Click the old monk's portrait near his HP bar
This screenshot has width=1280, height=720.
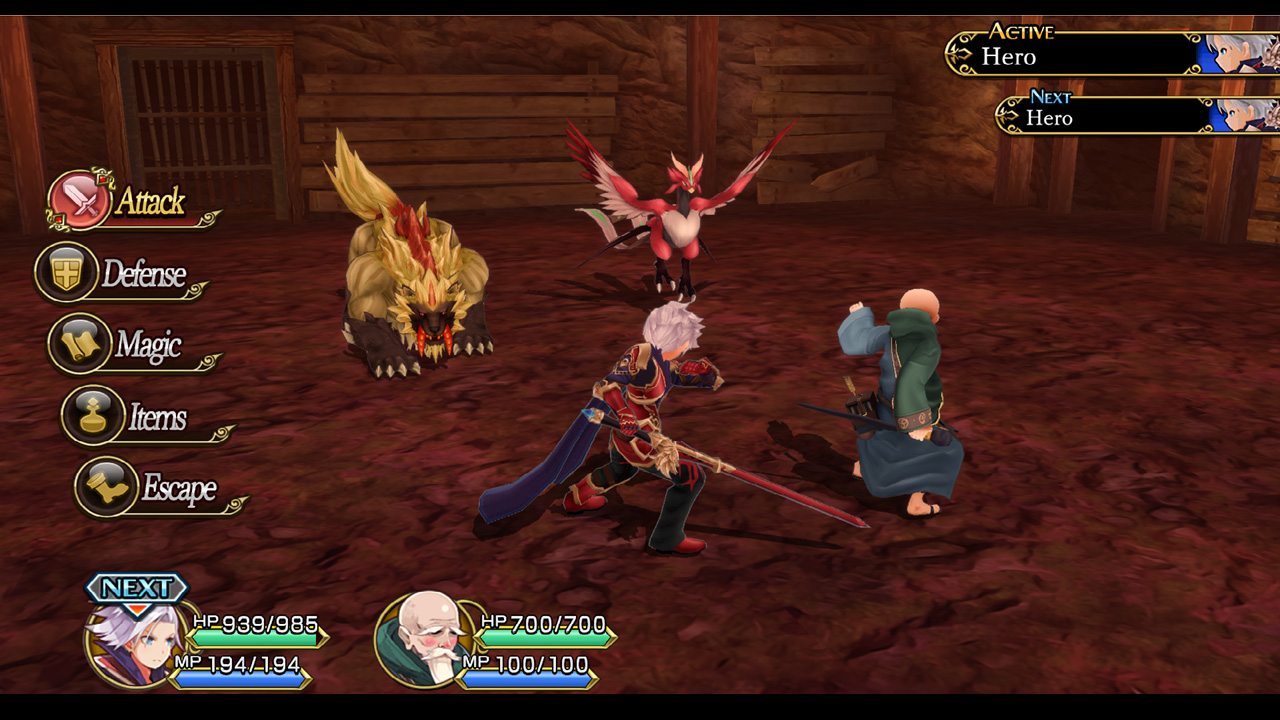[428, 642]
